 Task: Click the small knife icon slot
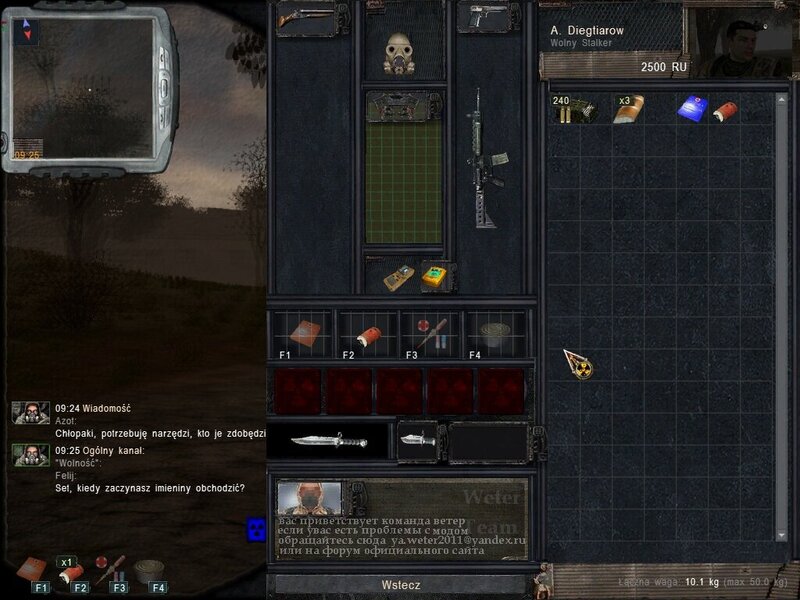[x=416, y=440]
